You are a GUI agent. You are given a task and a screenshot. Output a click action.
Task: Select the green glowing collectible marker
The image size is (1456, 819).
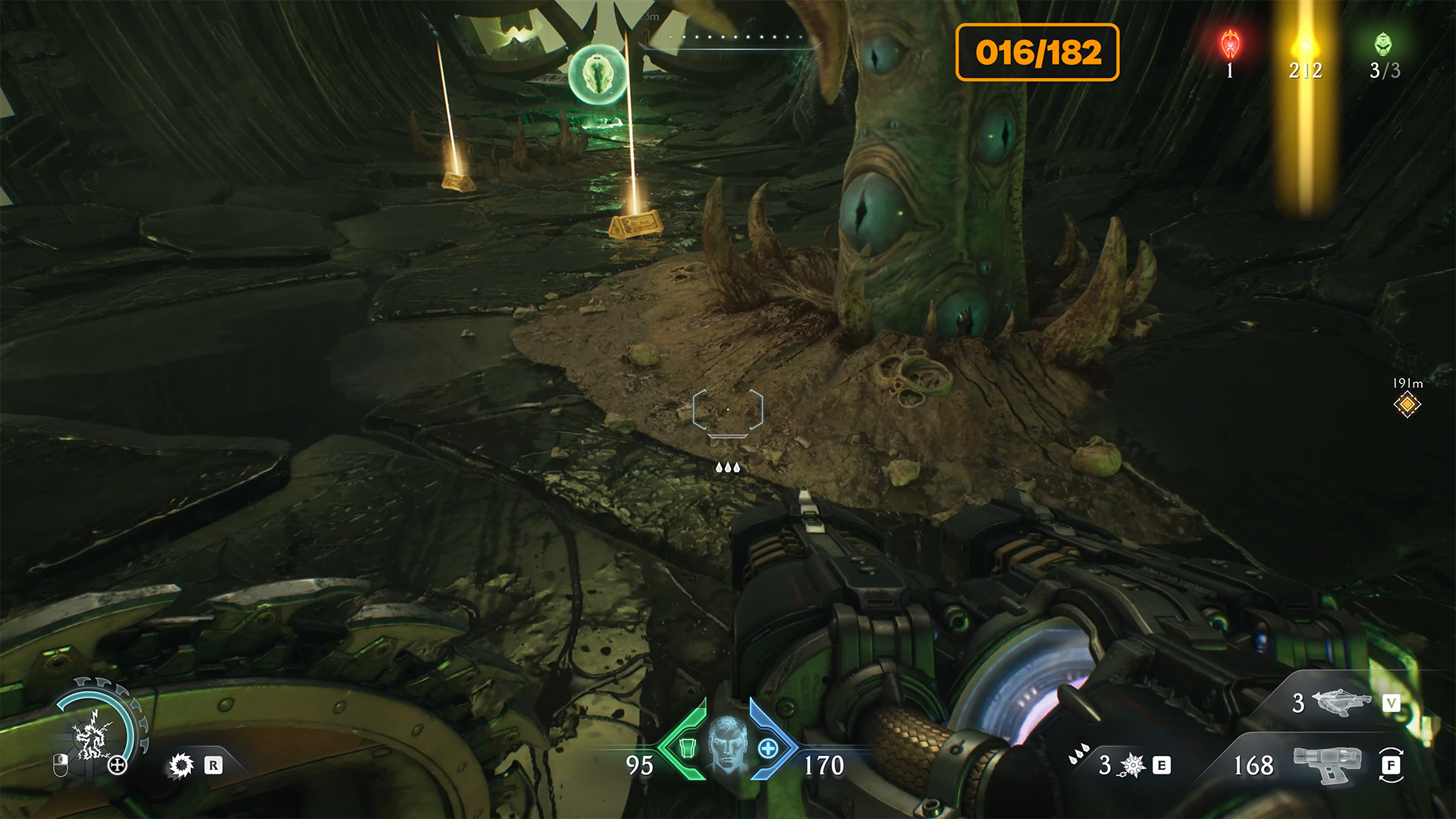tap(598, 74)
